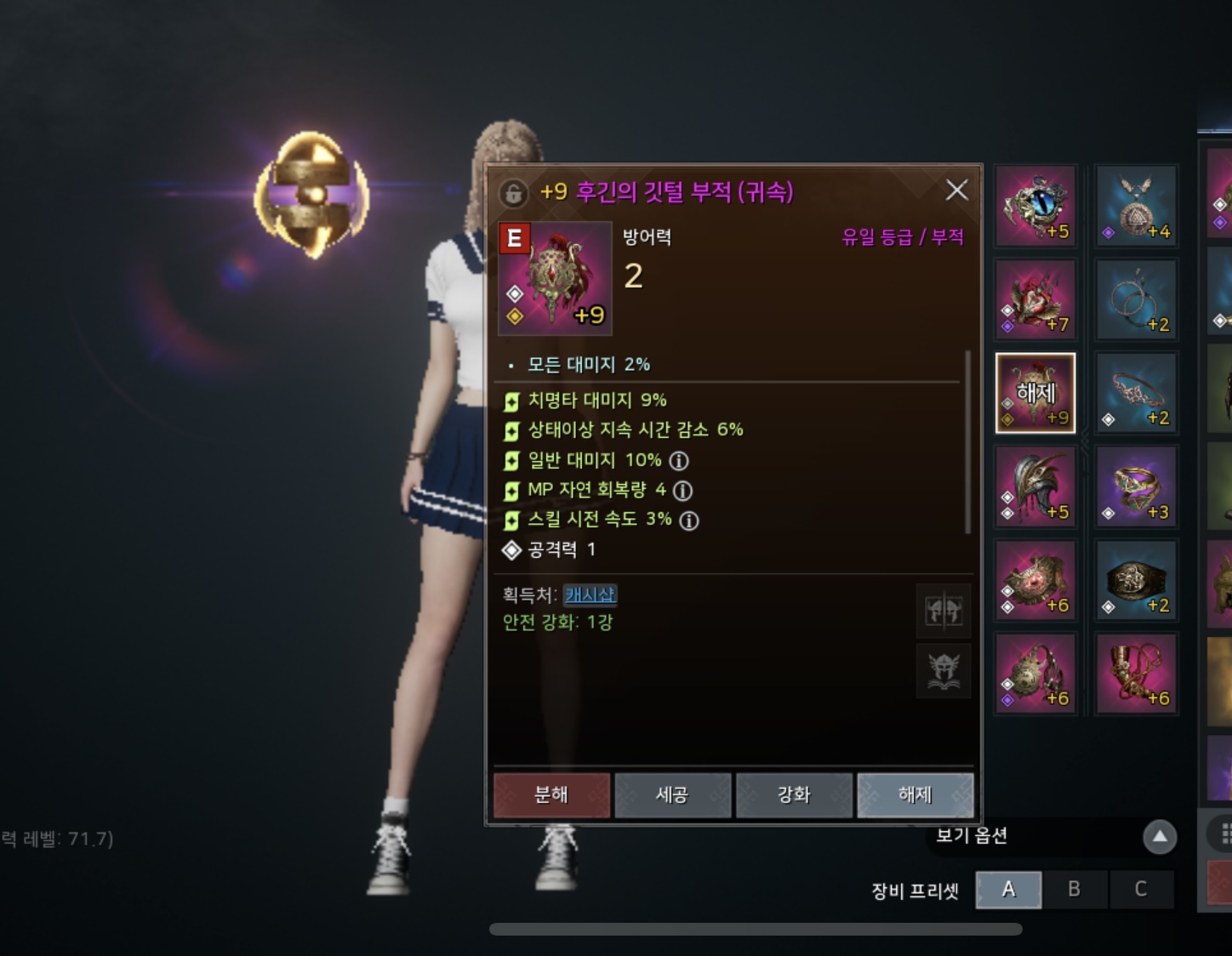Select the +3 gold jeweled ring
This screenshot has width=1232, height=956.
click(x=1136, y=487)
